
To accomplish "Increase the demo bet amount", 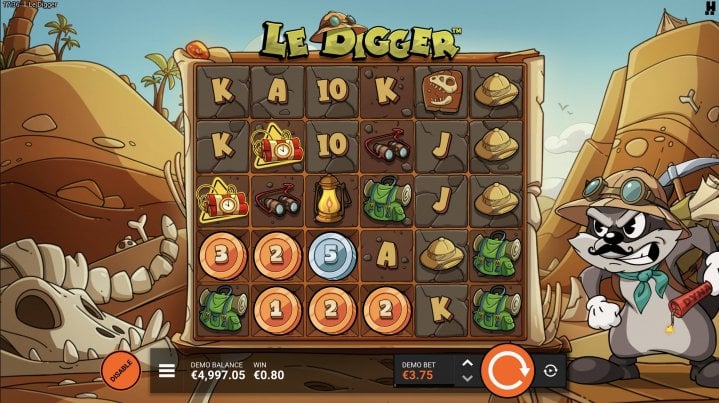I will point(466,363).
